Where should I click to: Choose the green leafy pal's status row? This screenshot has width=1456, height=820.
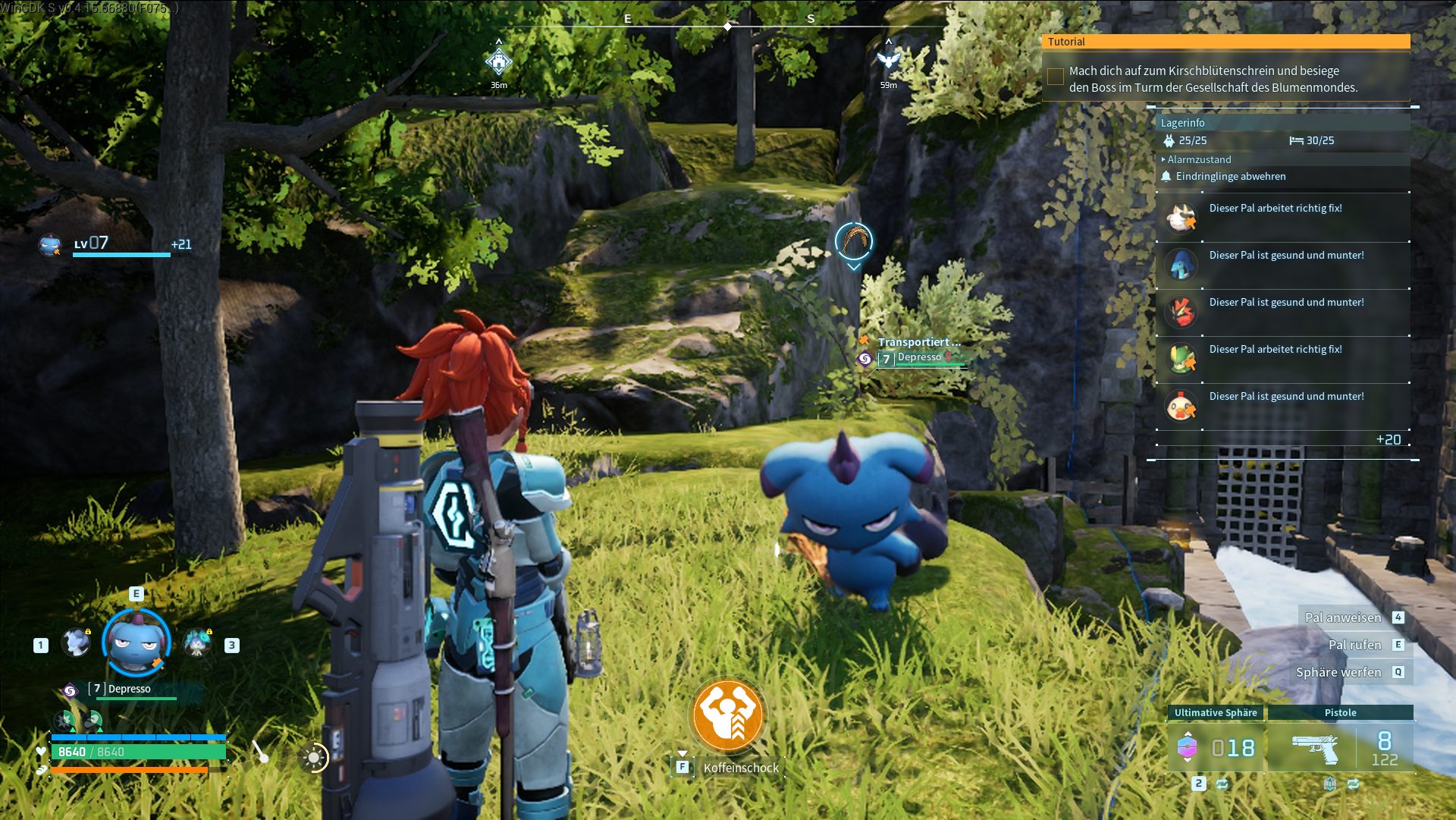[x=1283, y=359]
